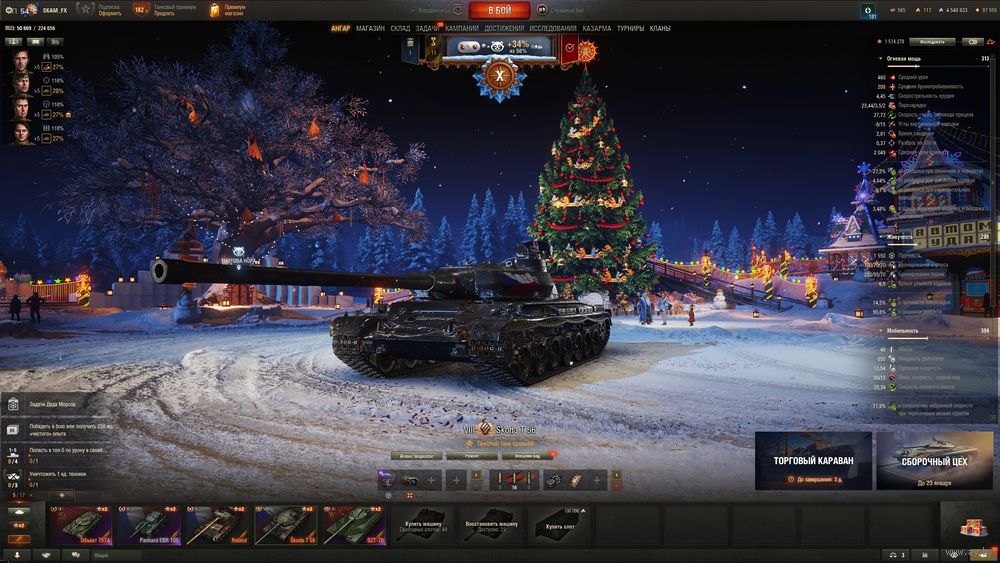Open Восстановить машину in the carousel
1000x563 pixels.
click(493, 525)
